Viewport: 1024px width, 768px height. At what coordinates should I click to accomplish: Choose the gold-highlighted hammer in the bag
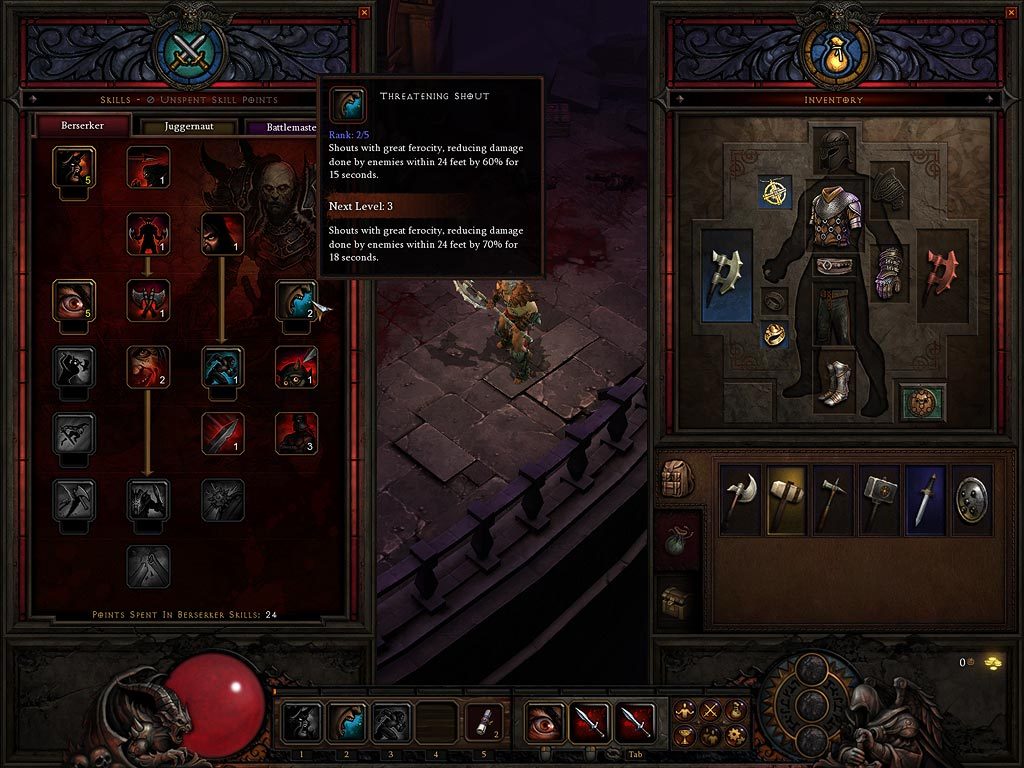(787, 498)
